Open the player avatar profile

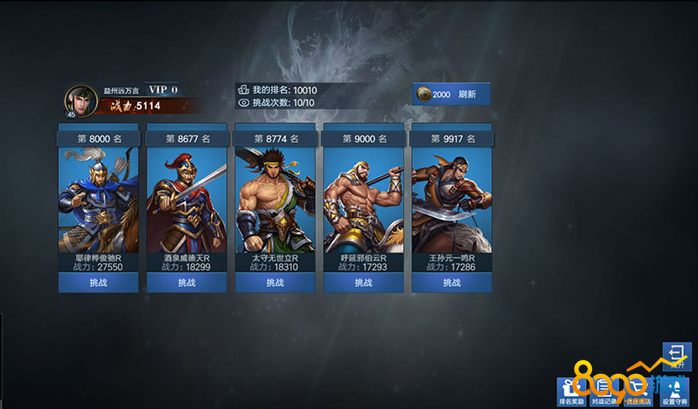pos(80,102)
